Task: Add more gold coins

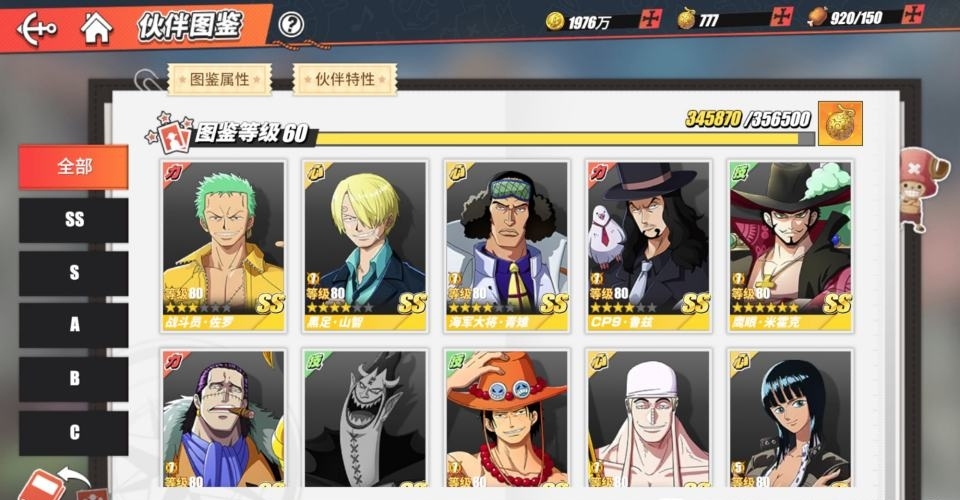Action: (x=651, y=19)
